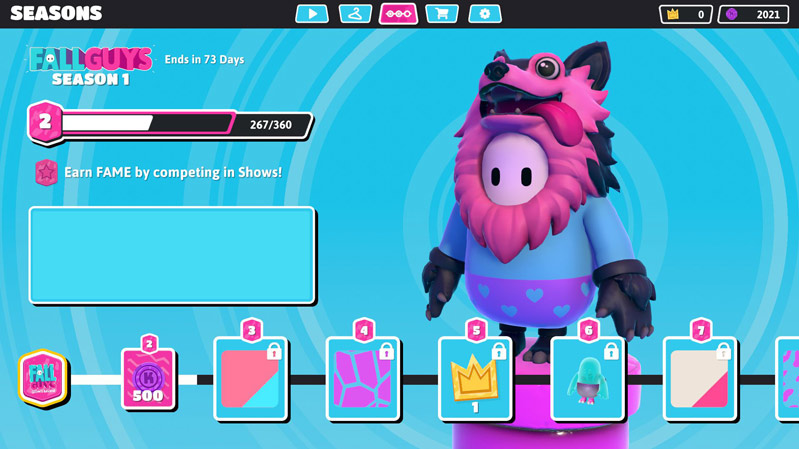Image resolution: width=799 pixels, height=449 pixels.
Task: Switch to the Play tab
Action: tap(312, 14)
